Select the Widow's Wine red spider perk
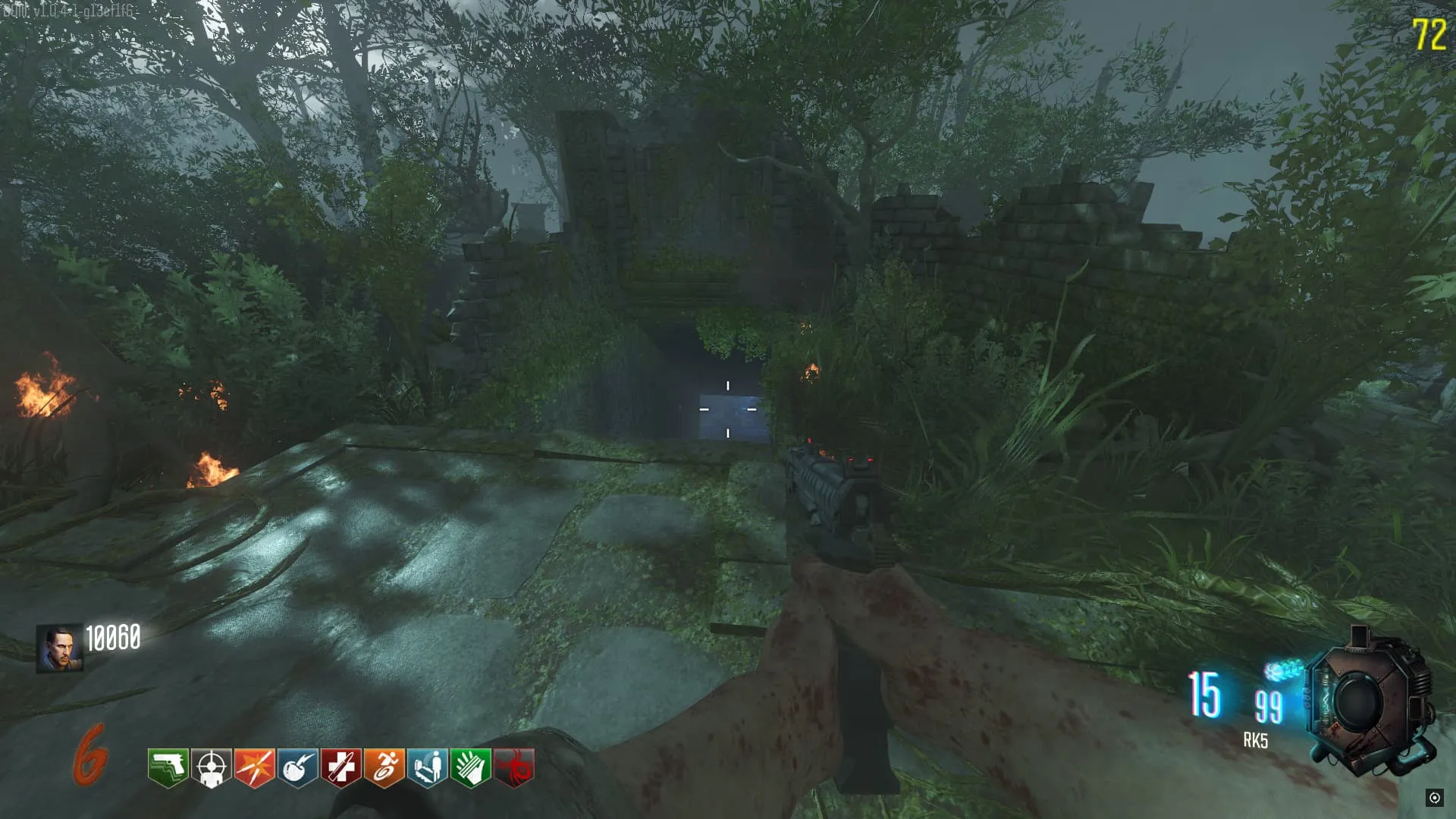This screenshot has width=1456, height=819. 514,767
